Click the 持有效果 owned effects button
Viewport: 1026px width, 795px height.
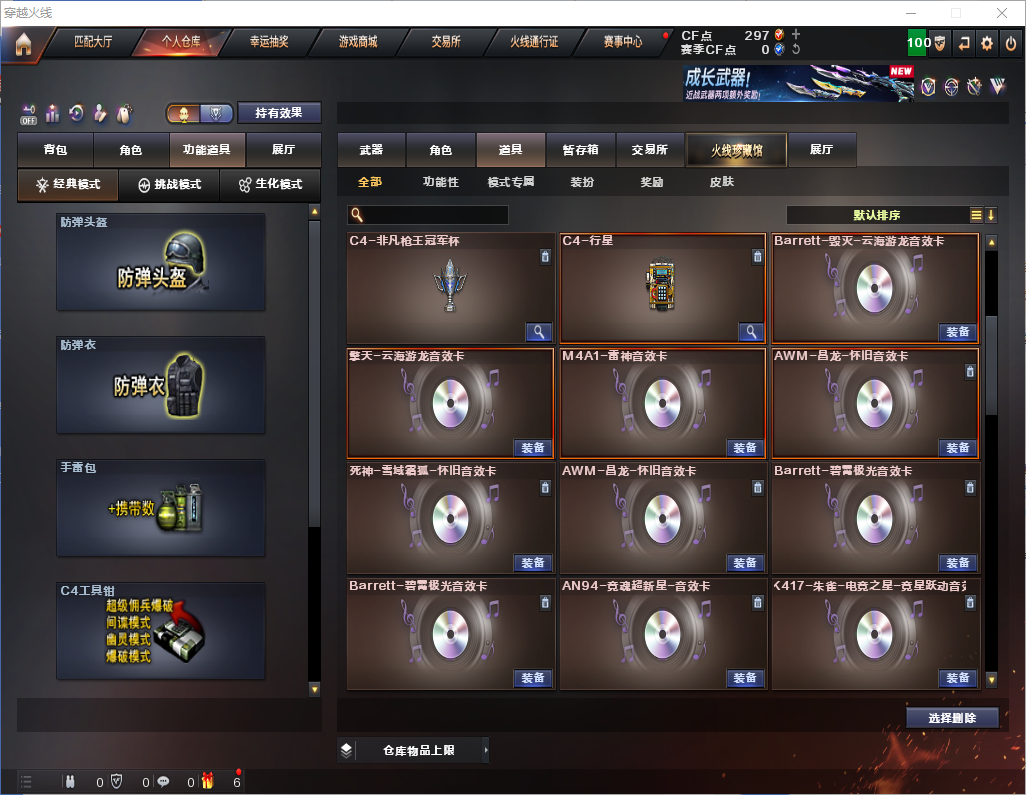(279, 112)
